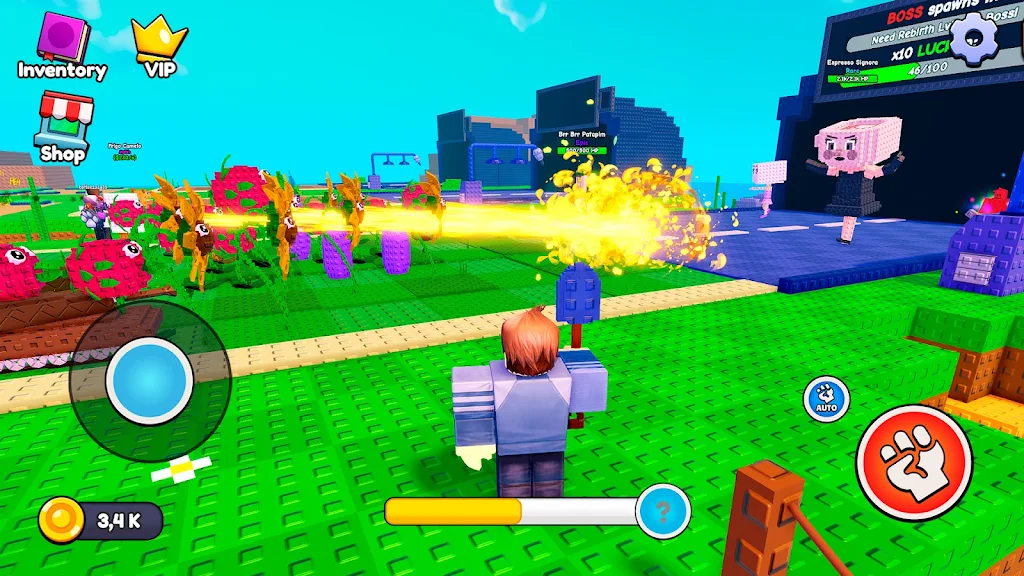This screenshot has height=576, width=1024.
Task: Tap the blue virtual joystick knob
Action: [149, 380]
